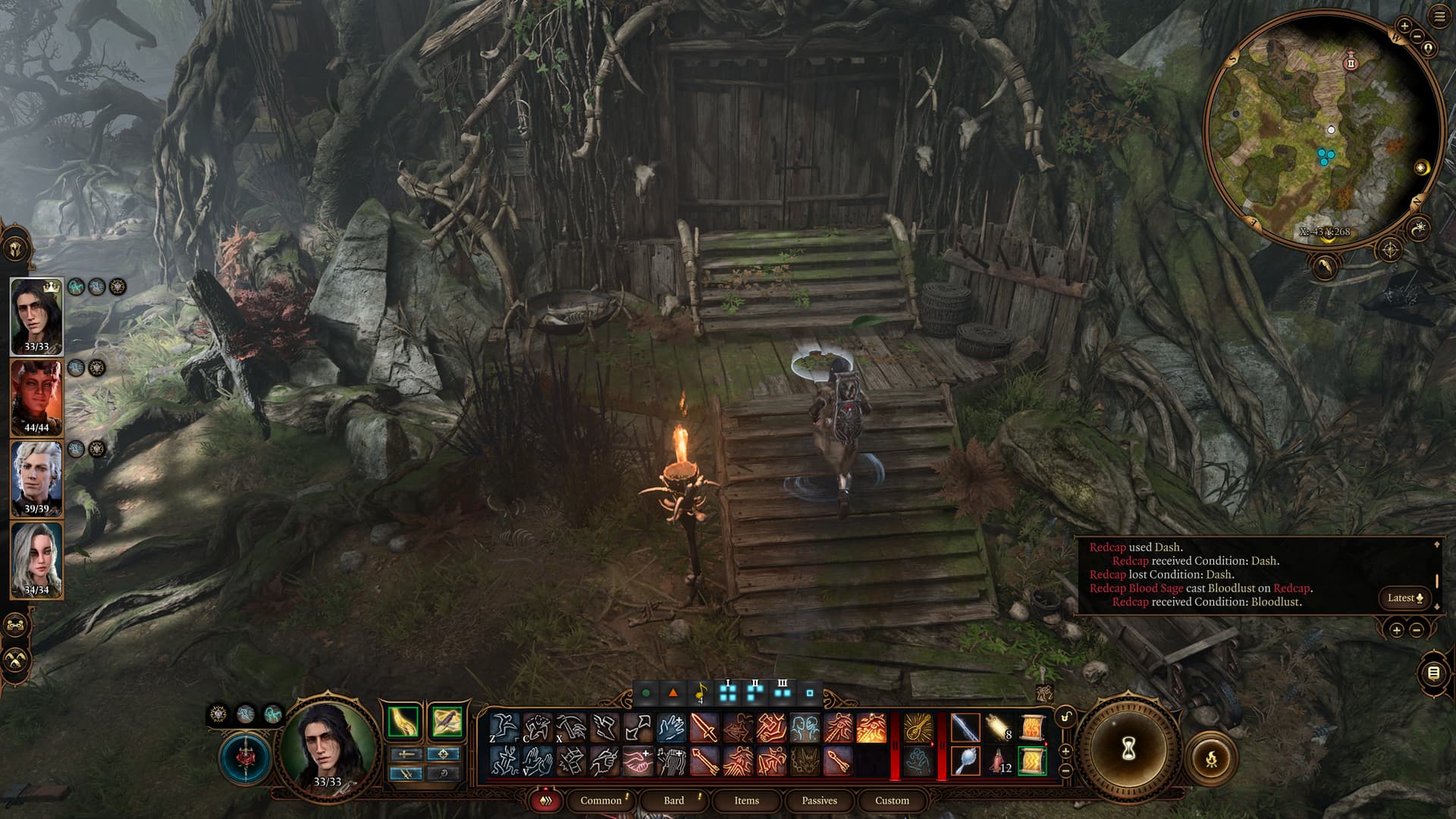
Task: Zoom in the minimap with plus button
Action: pos(1404,26)
